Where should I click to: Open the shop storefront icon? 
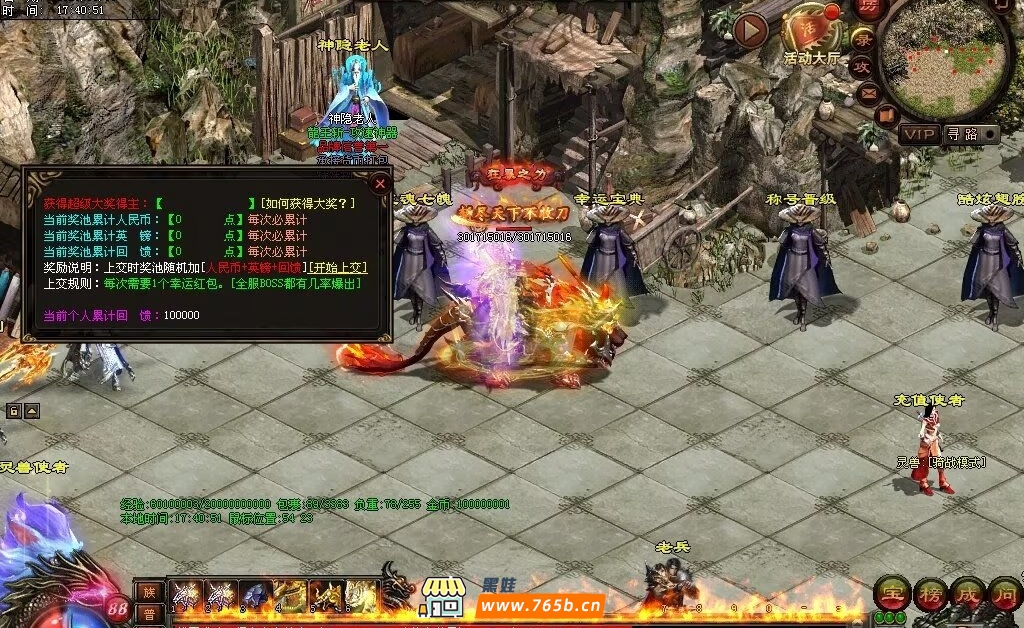(x=443, y=597)
